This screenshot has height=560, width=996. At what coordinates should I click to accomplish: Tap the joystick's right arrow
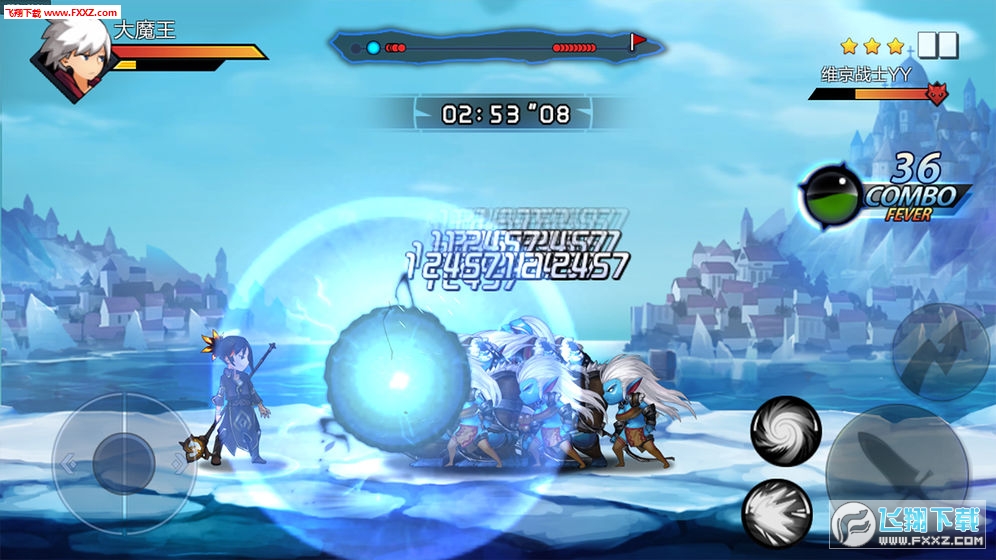(179, 463)
